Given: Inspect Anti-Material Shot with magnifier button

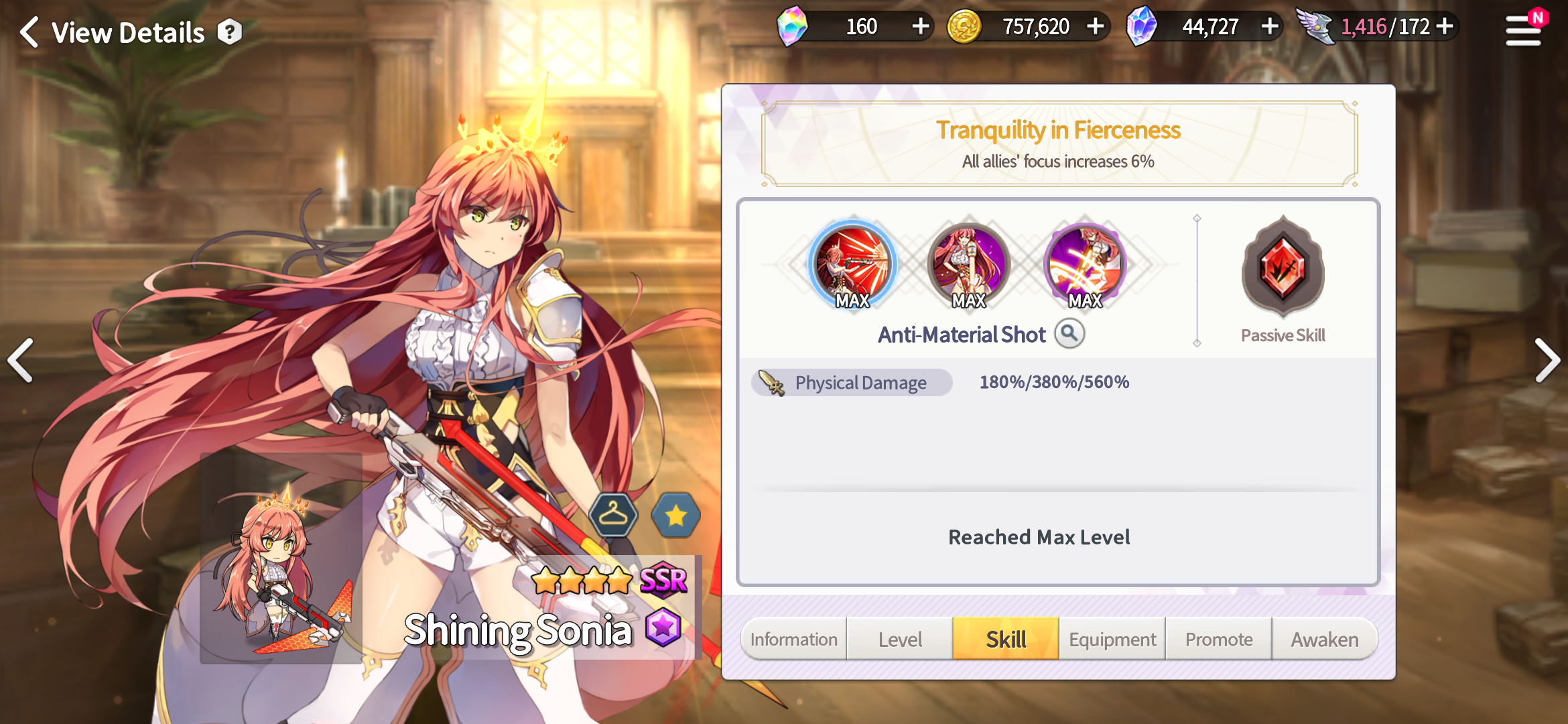Looking at the screenshot, I should (1069, 333).
